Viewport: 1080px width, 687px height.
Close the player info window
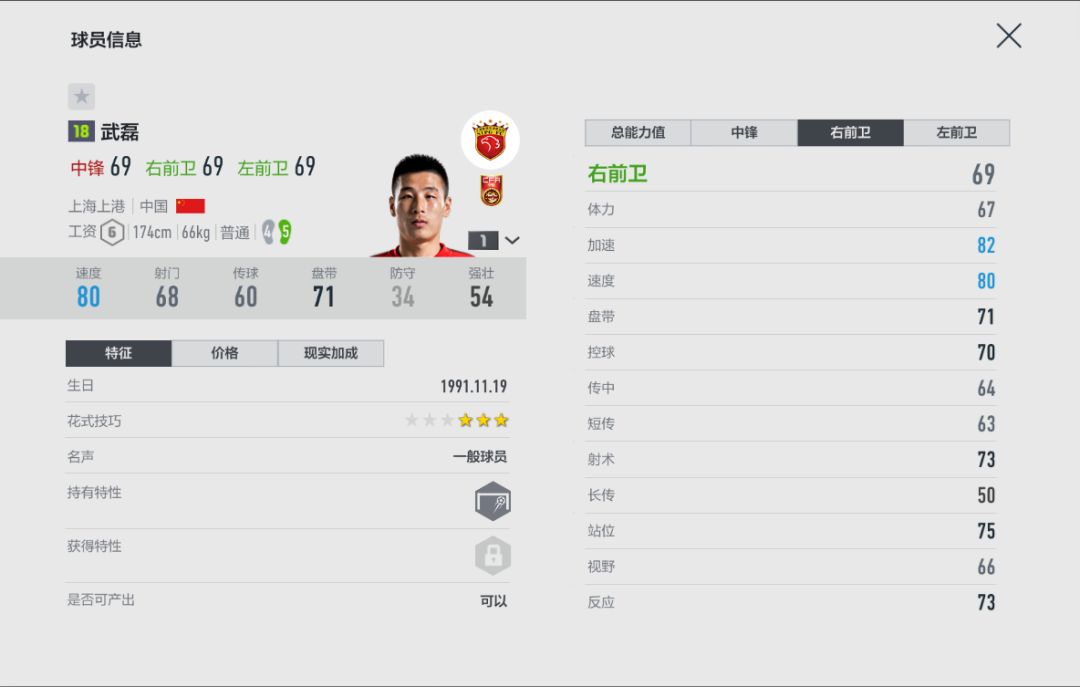pyautogui.click(x=1008, y=36)
